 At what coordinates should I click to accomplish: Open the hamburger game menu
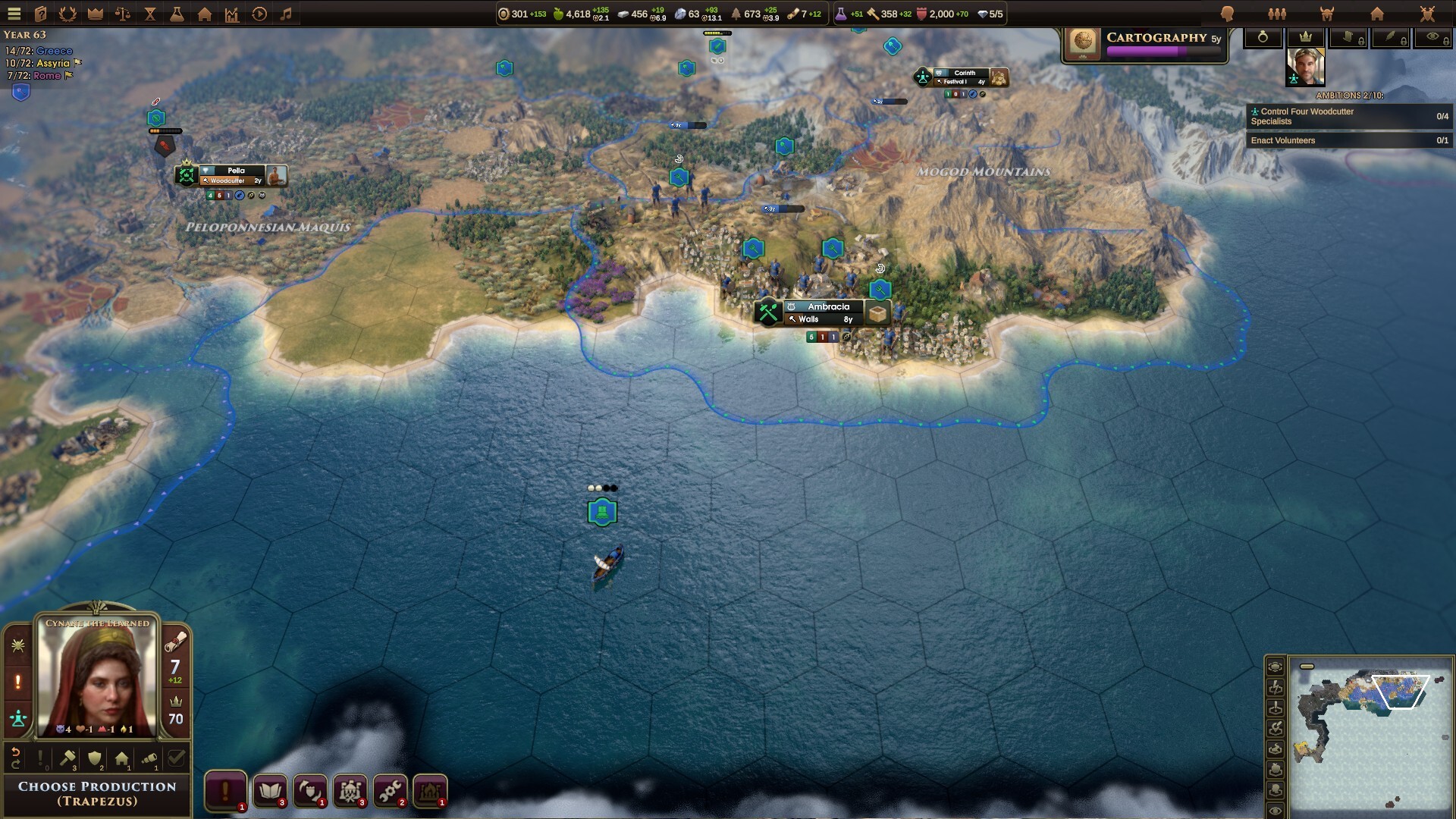coord(14,13)
